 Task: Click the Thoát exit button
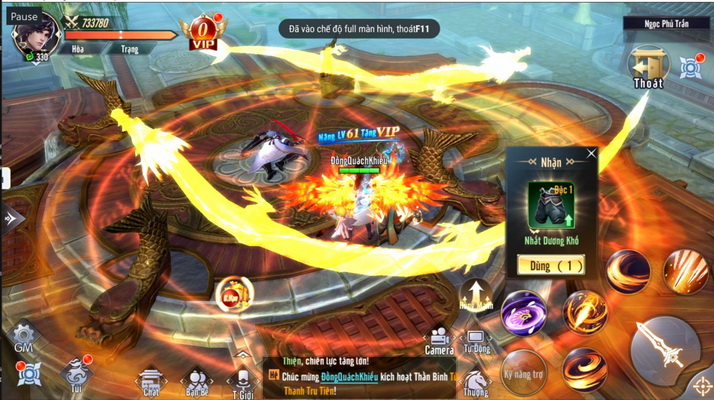pos(647,68)
